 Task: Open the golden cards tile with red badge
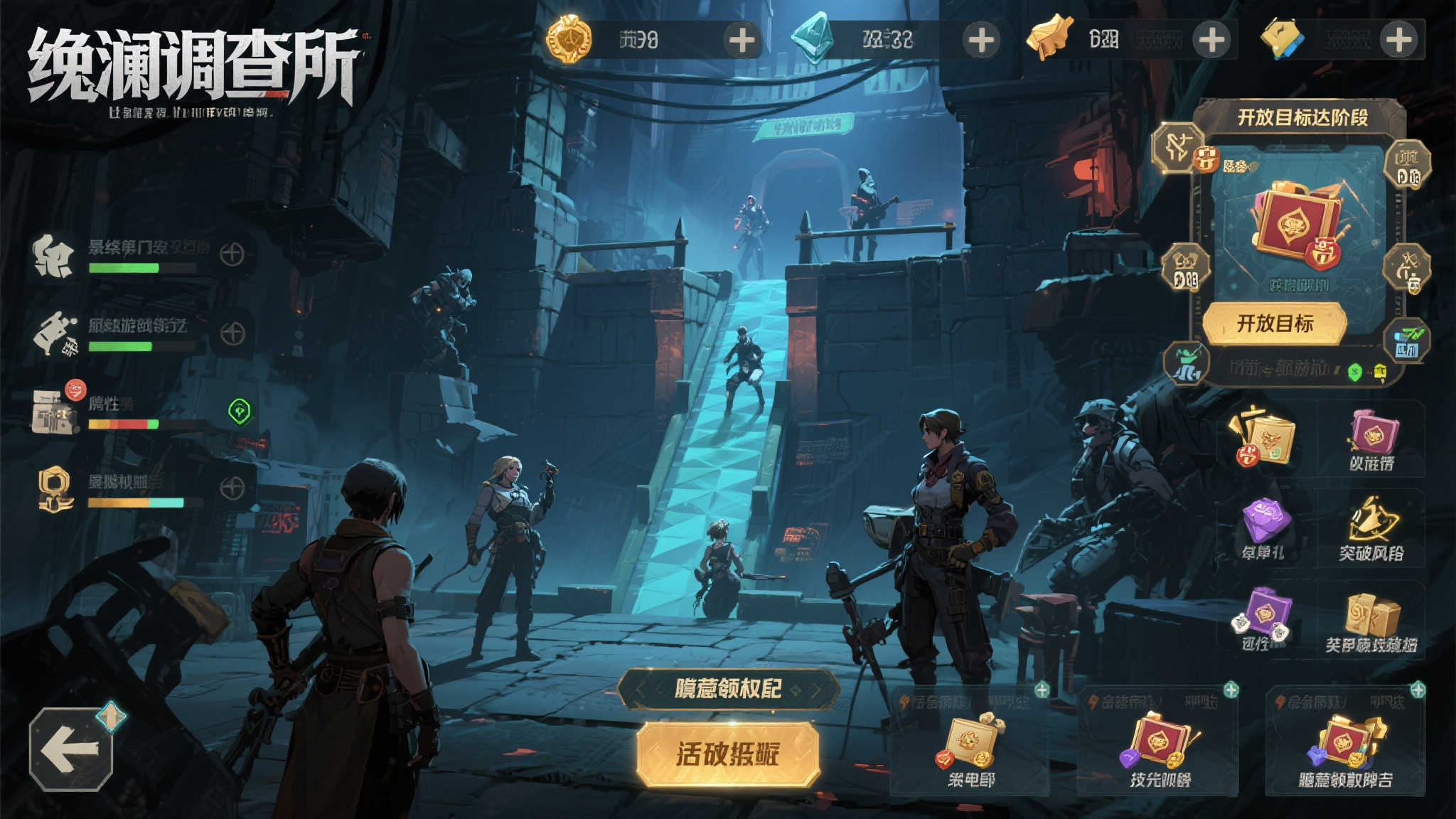(x=1265, y=437)
